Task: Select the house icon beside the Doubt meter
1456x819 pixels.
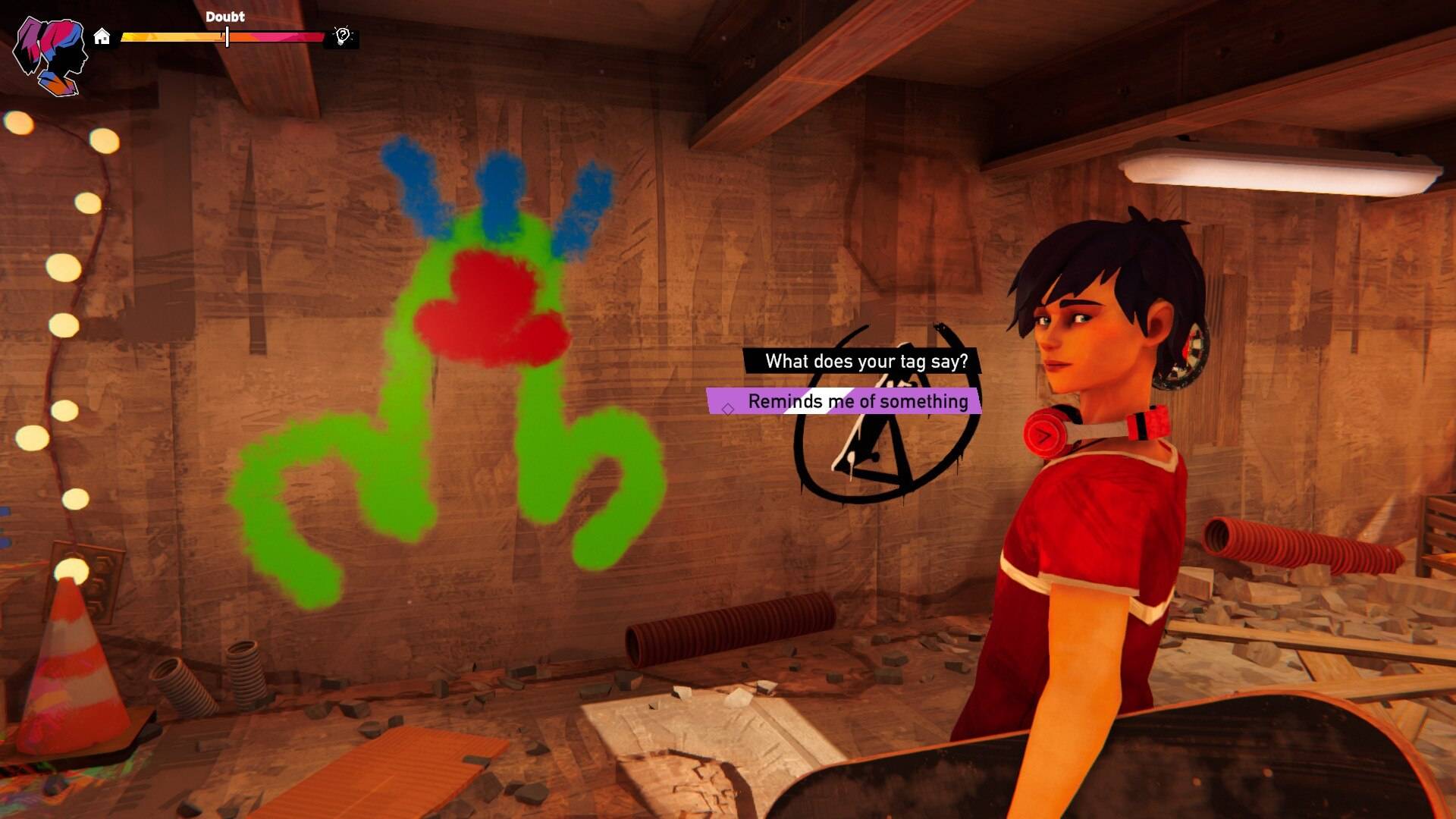Action: (102, 36)
